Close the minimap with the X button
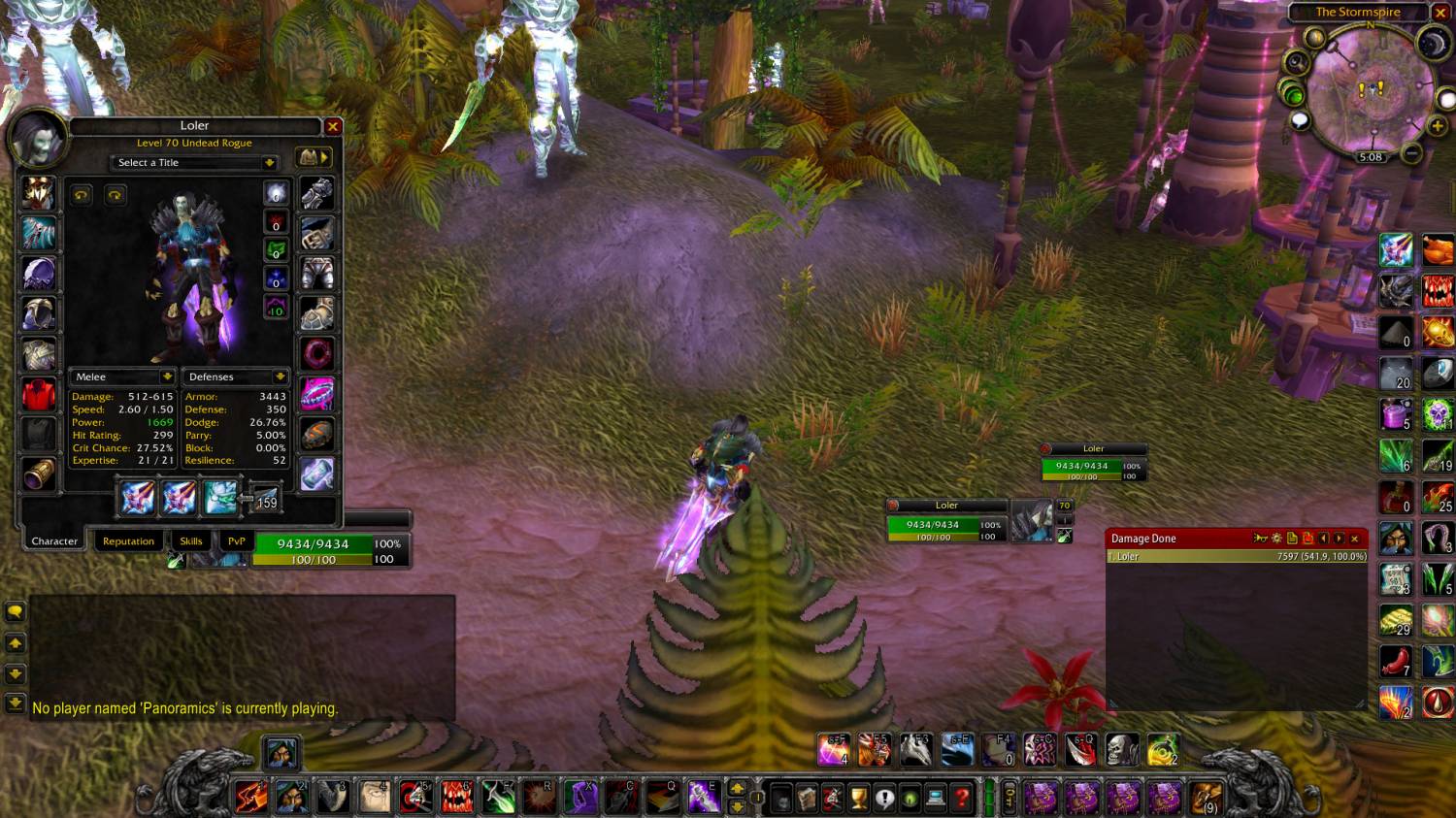The image size is (1456, 818). (x=1440, y=13)
